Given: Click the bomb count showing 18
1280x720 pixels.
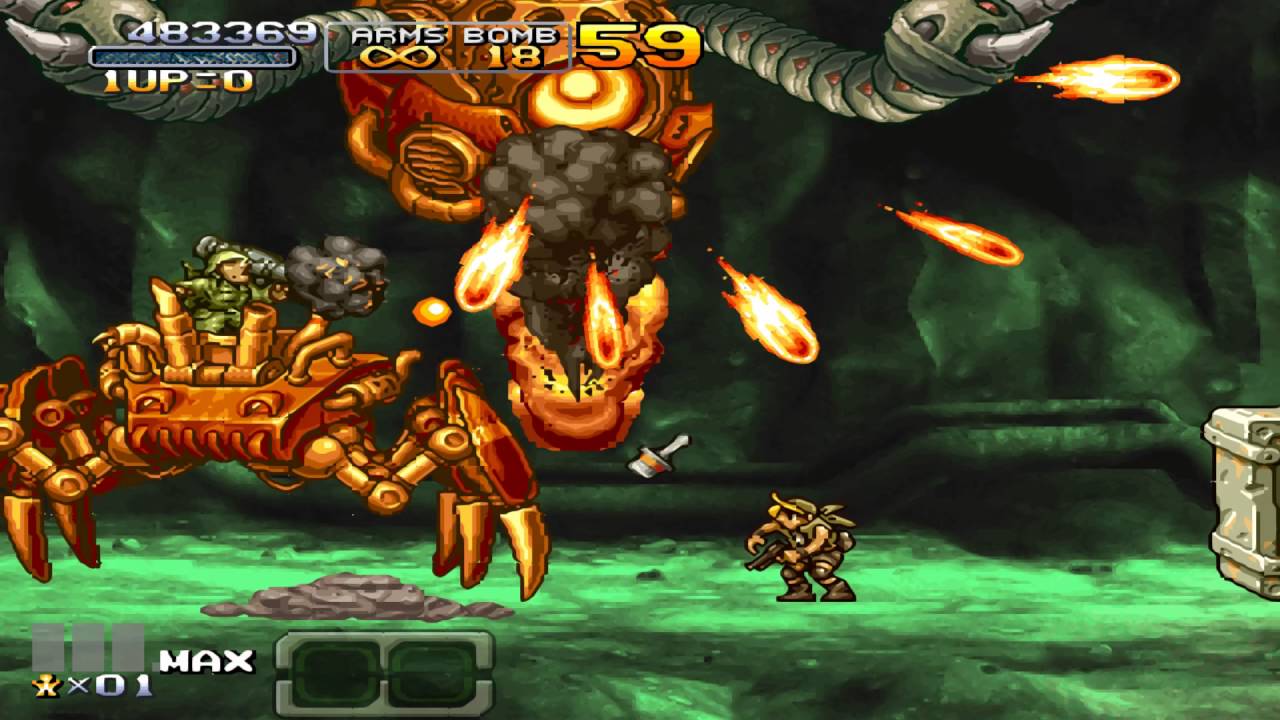Looking at the screenshot, I should pos(517,57).
